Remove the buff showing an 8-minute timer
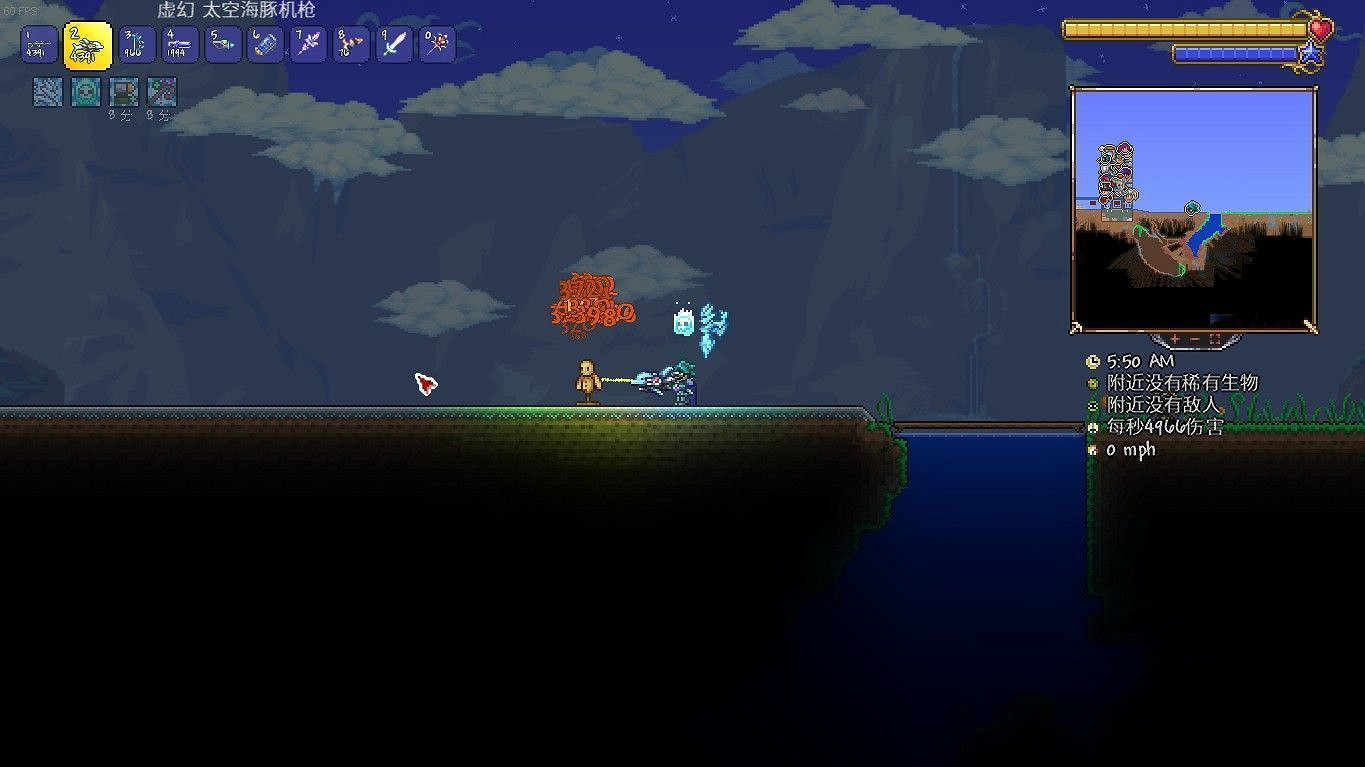This screenshot has width=1365, height=767. pos(123,92)
